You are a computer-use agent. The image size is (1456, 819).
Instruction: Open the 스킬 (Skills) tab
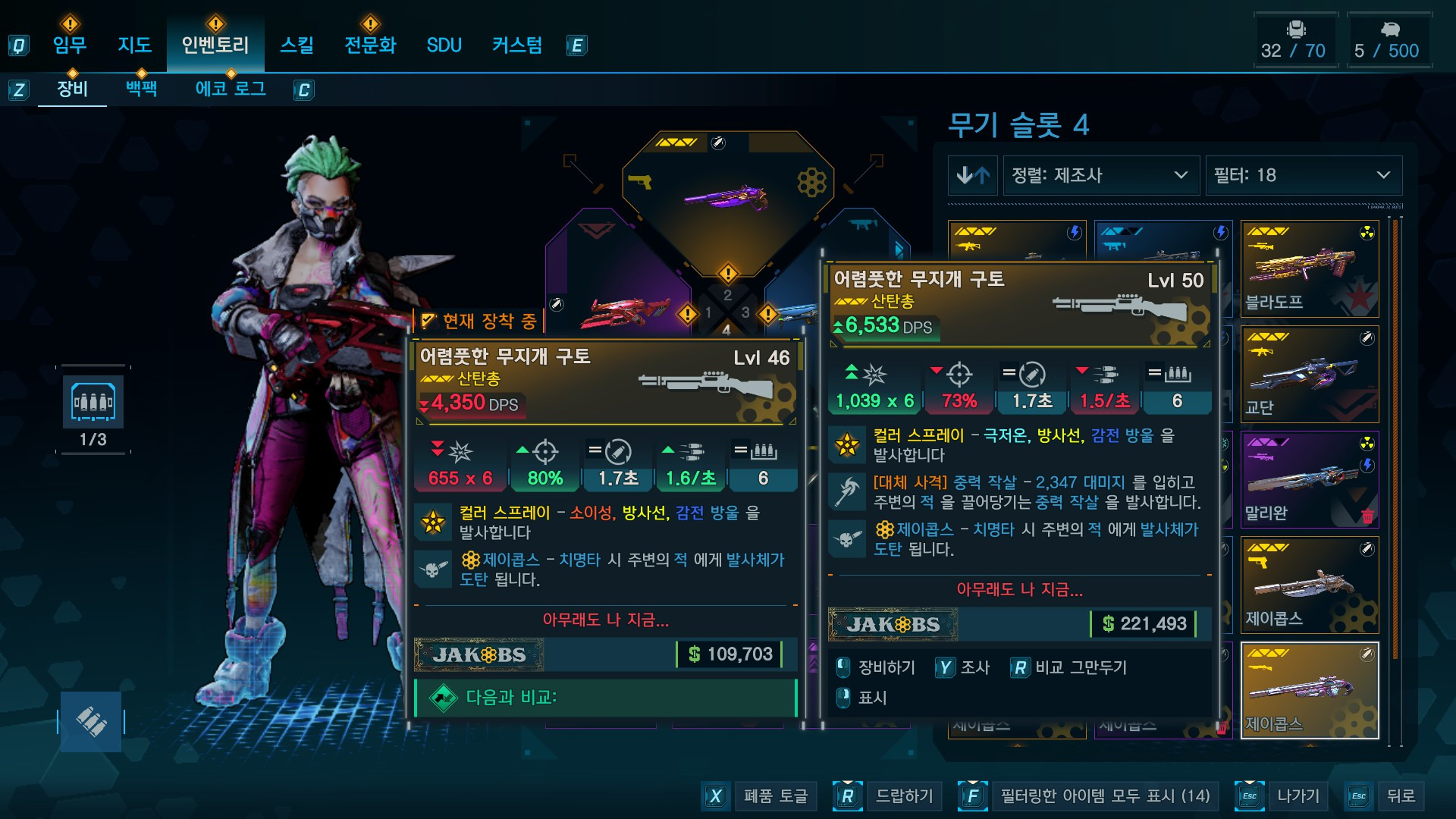(x=297, y=45)
